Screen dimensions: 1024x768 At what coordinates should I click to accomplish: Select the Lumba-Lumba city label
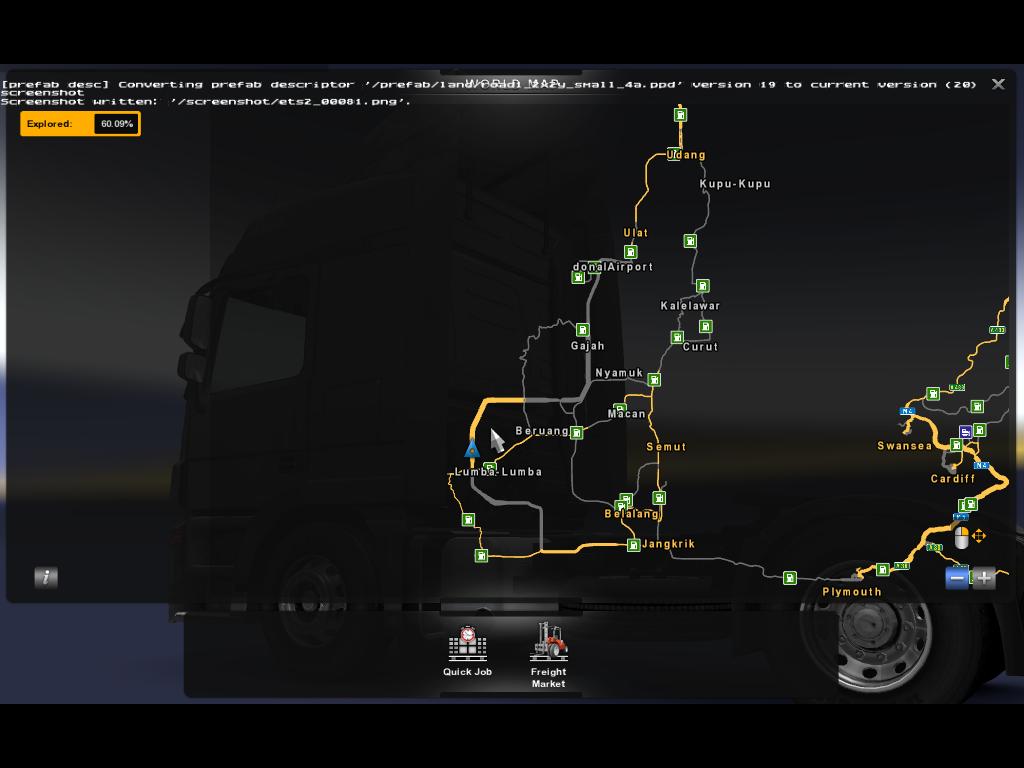(x=499, y=472)
